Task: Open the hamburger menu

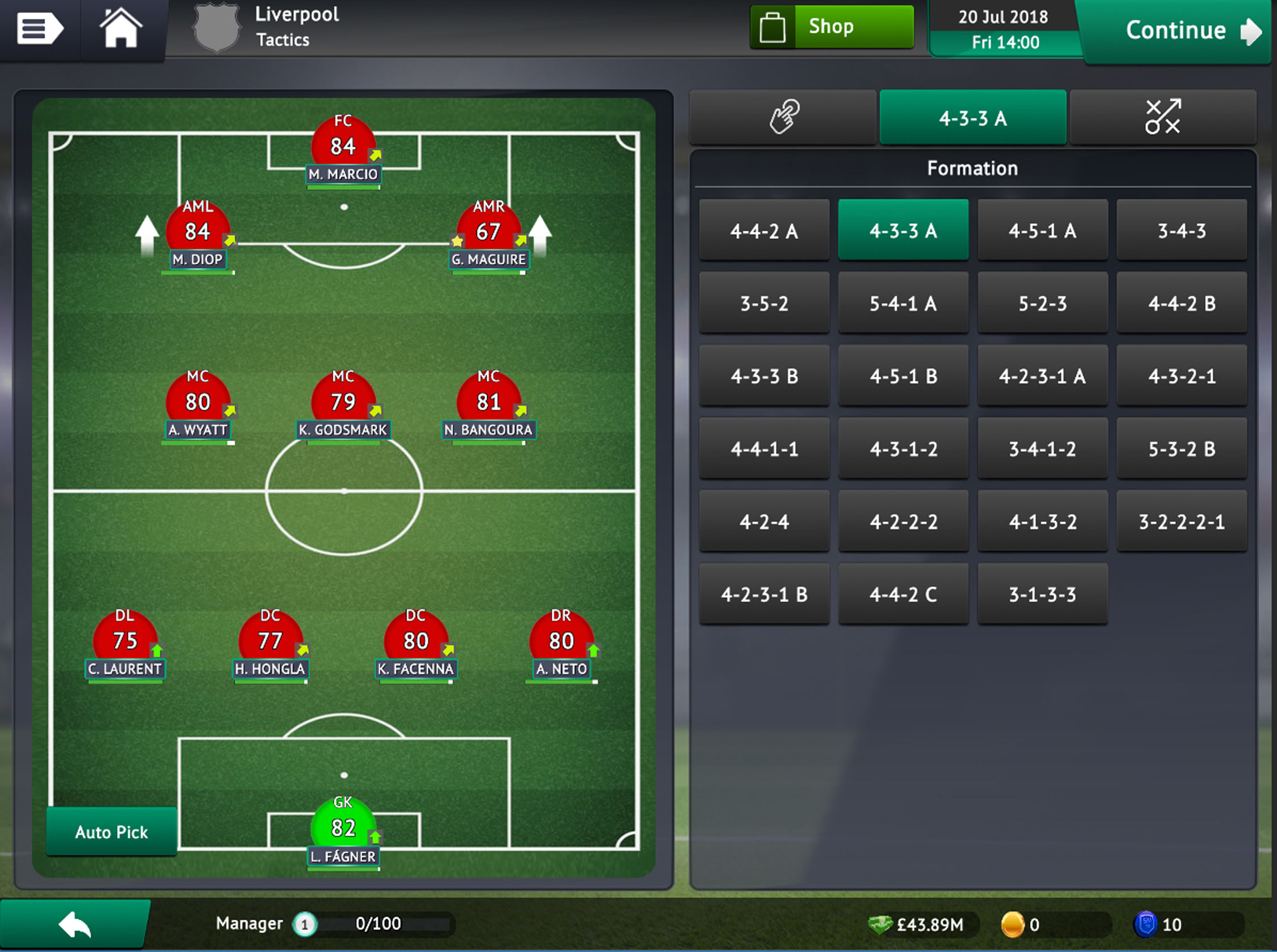Action: (40, 29)
